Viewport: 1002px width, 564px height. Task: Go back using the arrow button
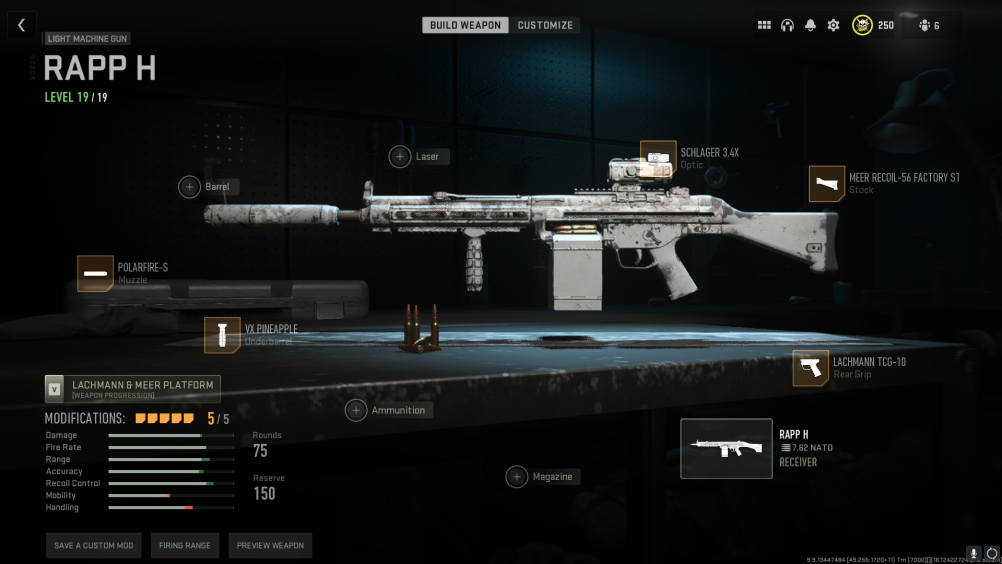21,26
